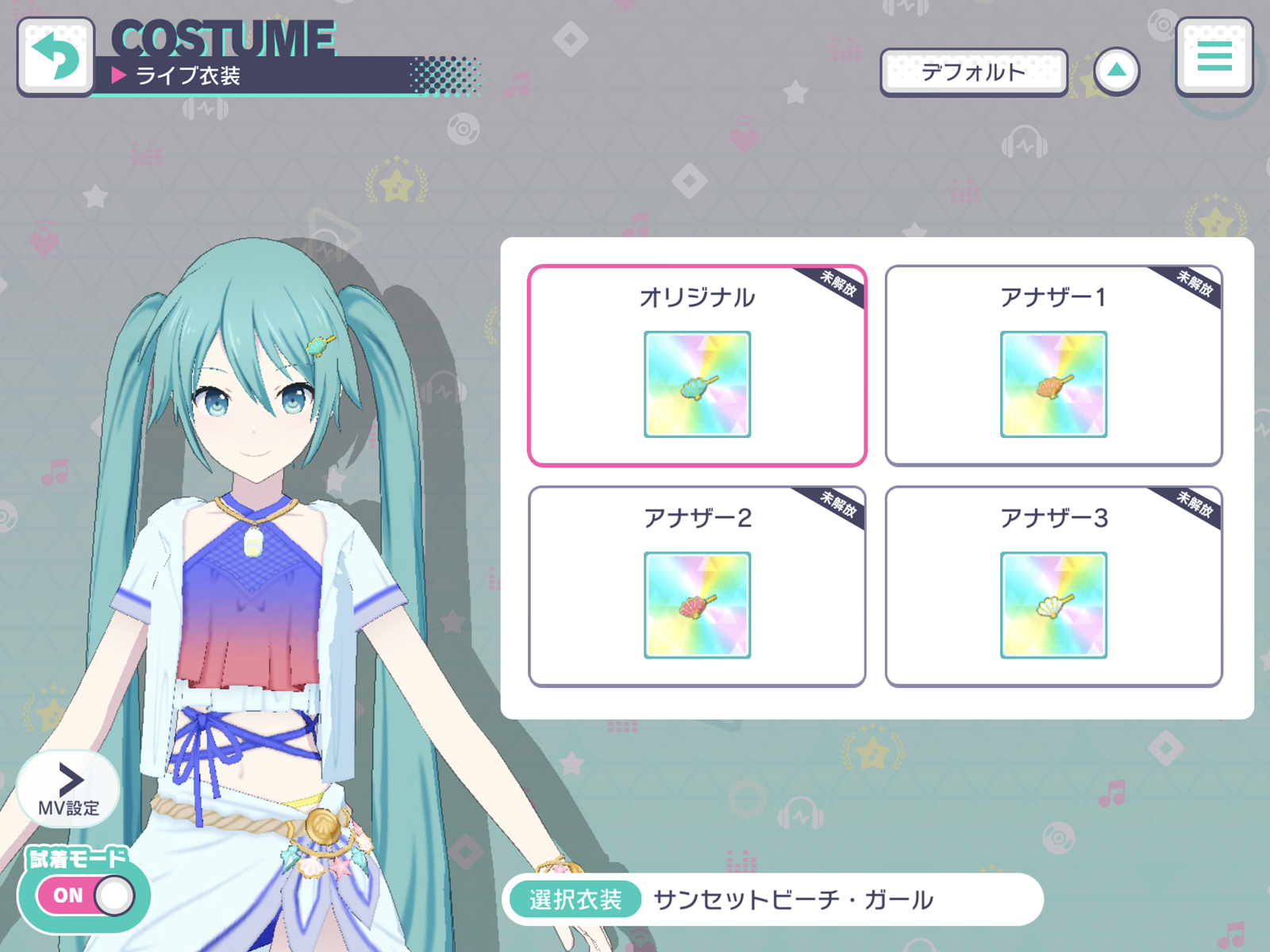Image resolution: width=1270 pixels, height=952 pixels.
Task: Switch the ON switch to OFF
Action: 86,895
